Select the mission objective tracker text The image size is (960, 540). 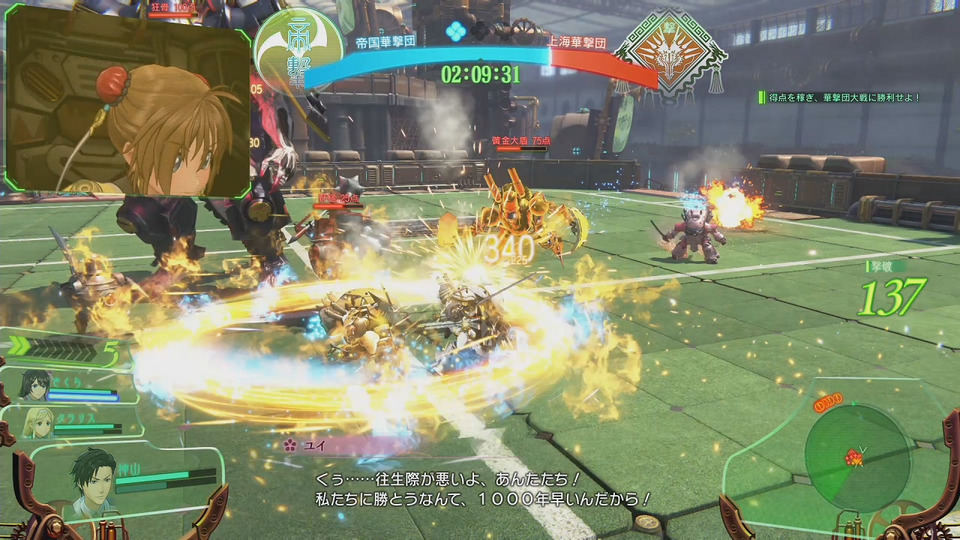coord(840,97)
